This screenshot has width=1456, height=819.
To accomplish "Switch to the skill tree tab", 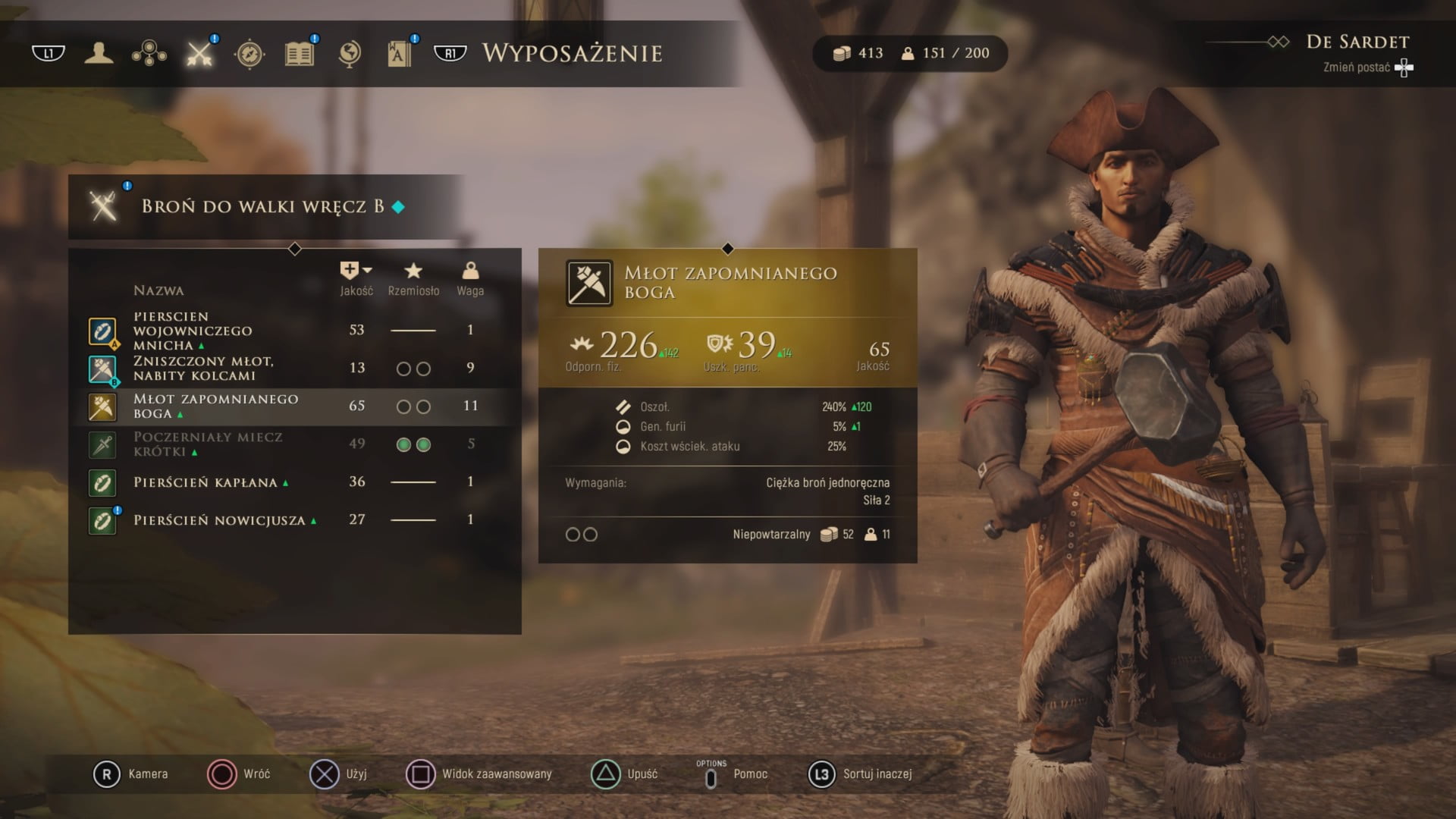I will [149, 53].
